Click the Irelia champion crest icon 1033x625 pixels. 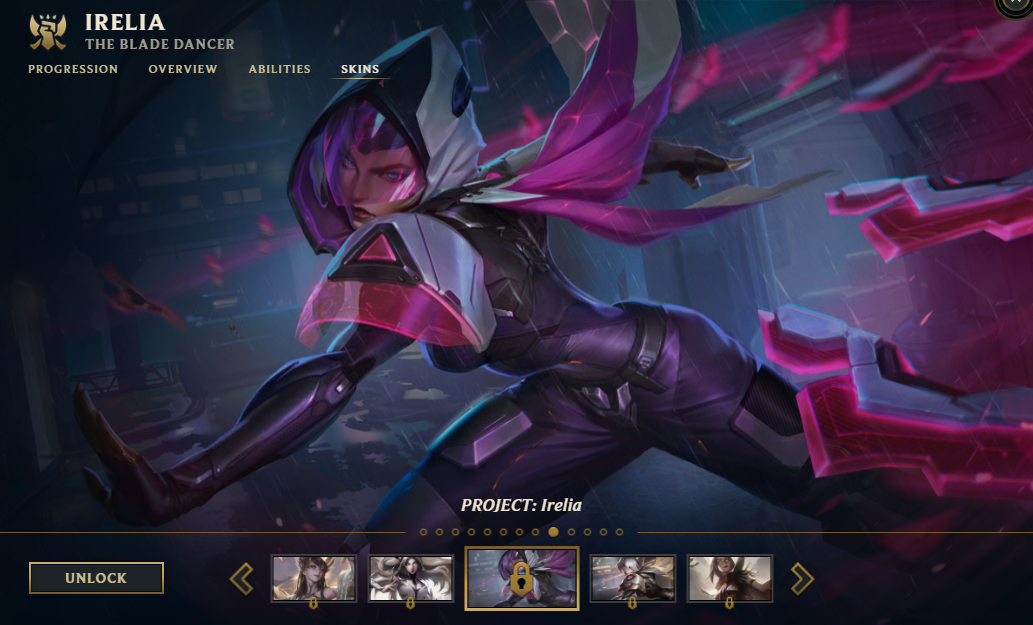[47, 32]
